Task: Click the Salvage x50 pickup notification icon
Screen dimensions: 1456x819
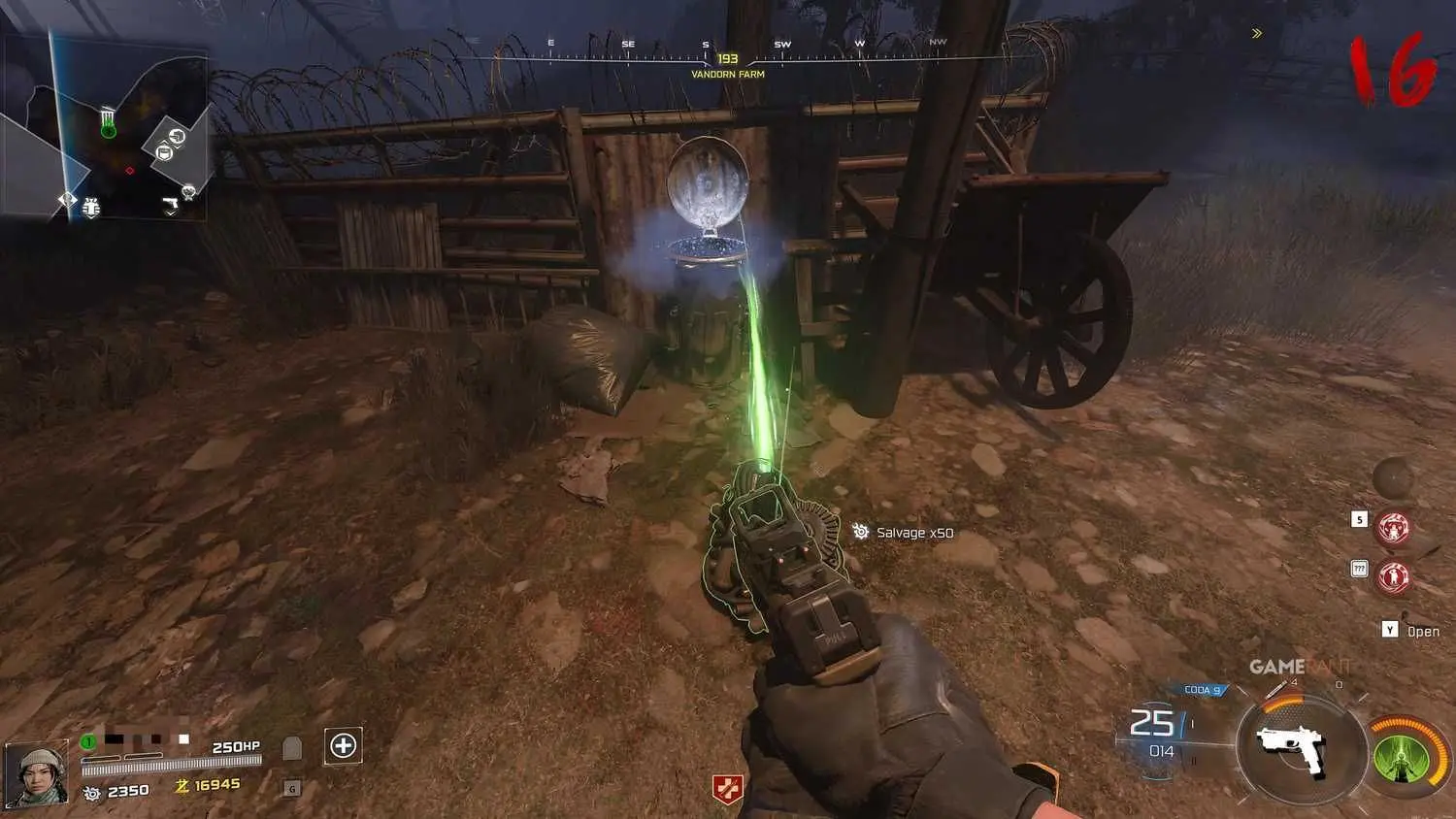Action: pos(859,532)
